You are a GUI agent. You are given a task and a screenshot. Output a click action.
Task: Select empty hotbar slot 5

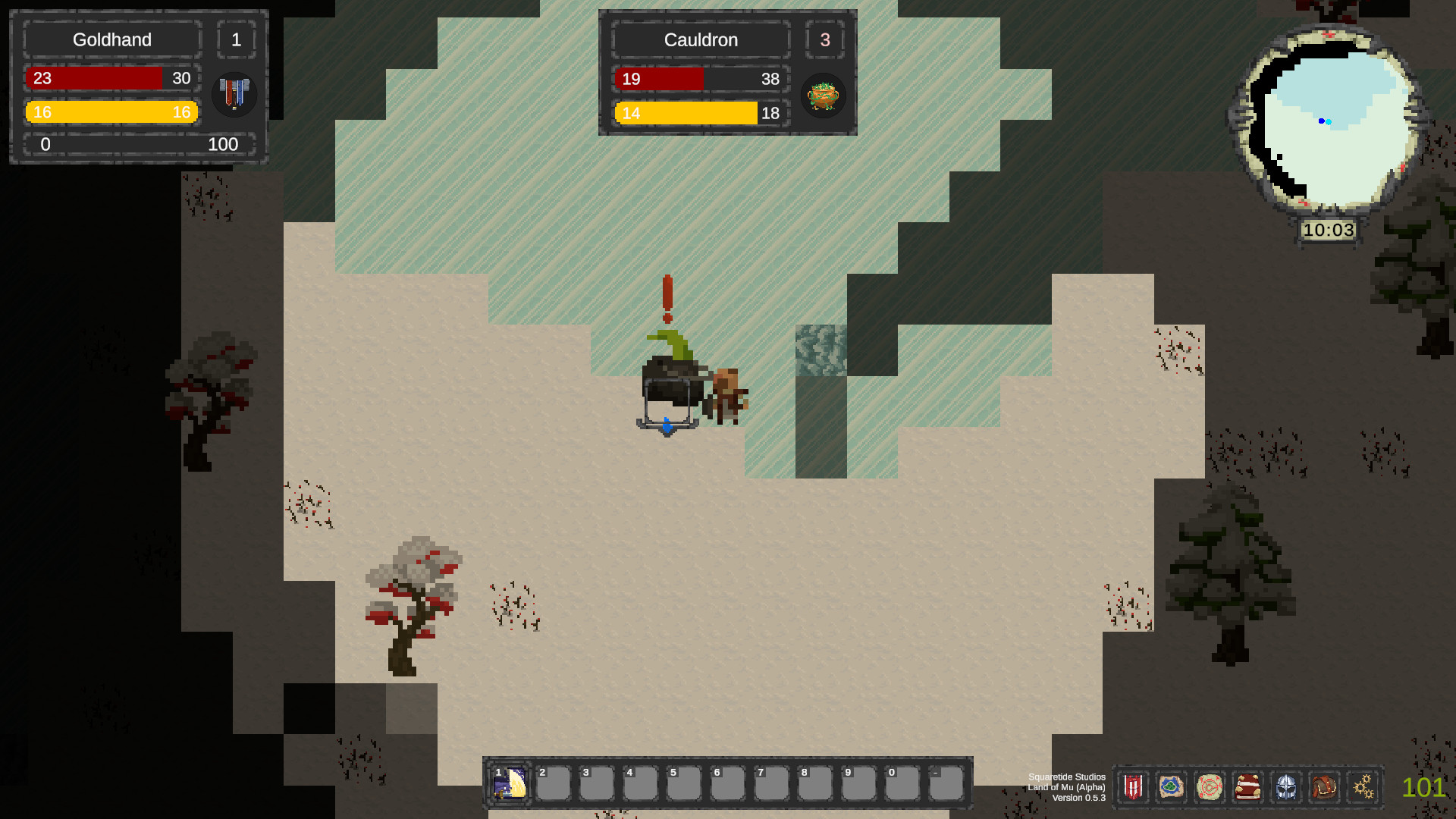[x=684, y=783]
